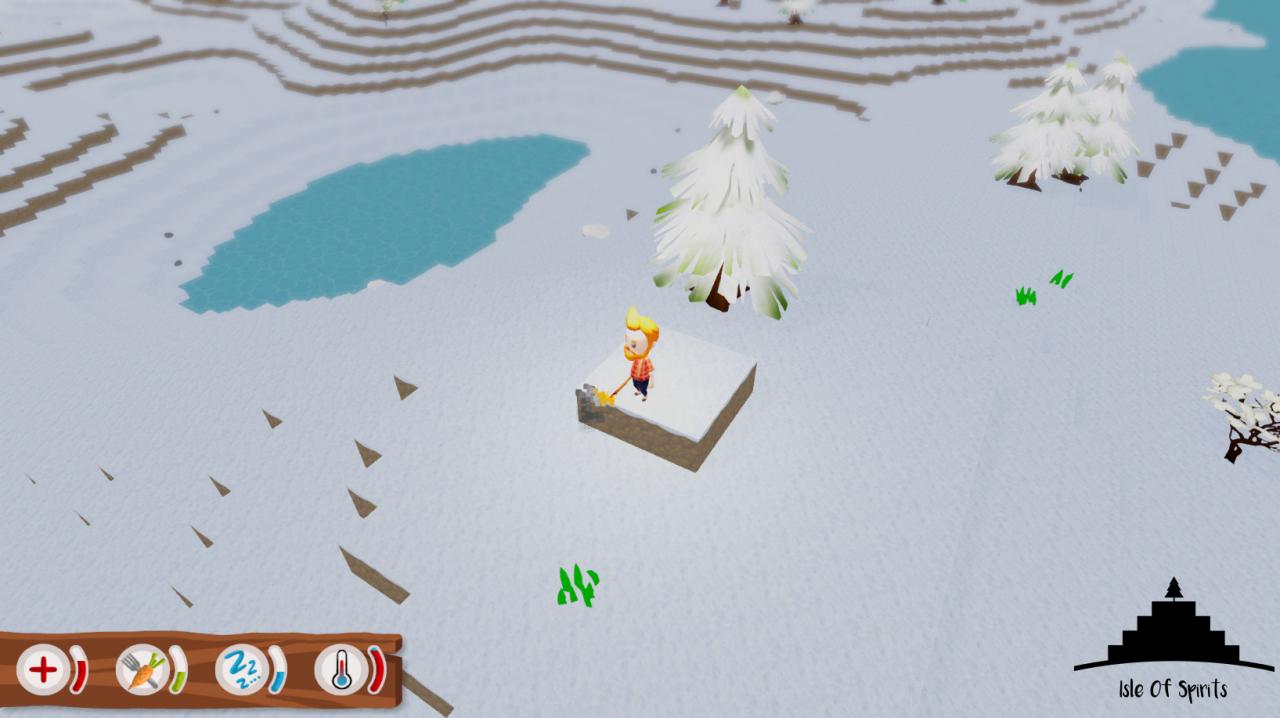Select the carrot and fork hunger icon

tap(142, 669)
